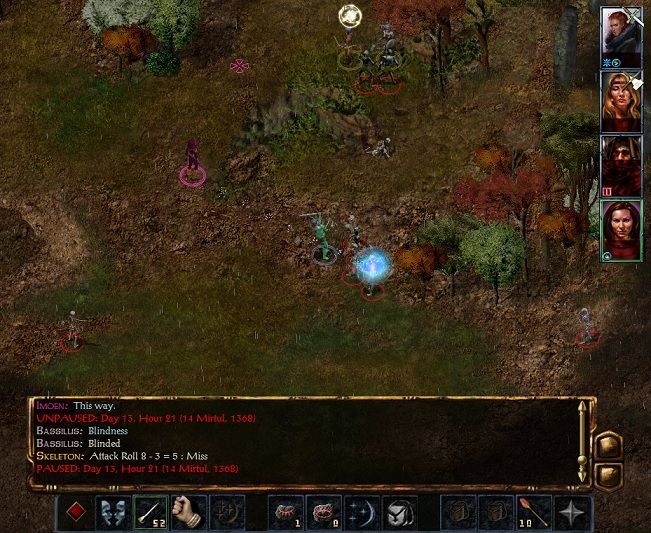Select the red-tipped arrow slot showing 10
651x533 pixels.
[x=534, y=513]
